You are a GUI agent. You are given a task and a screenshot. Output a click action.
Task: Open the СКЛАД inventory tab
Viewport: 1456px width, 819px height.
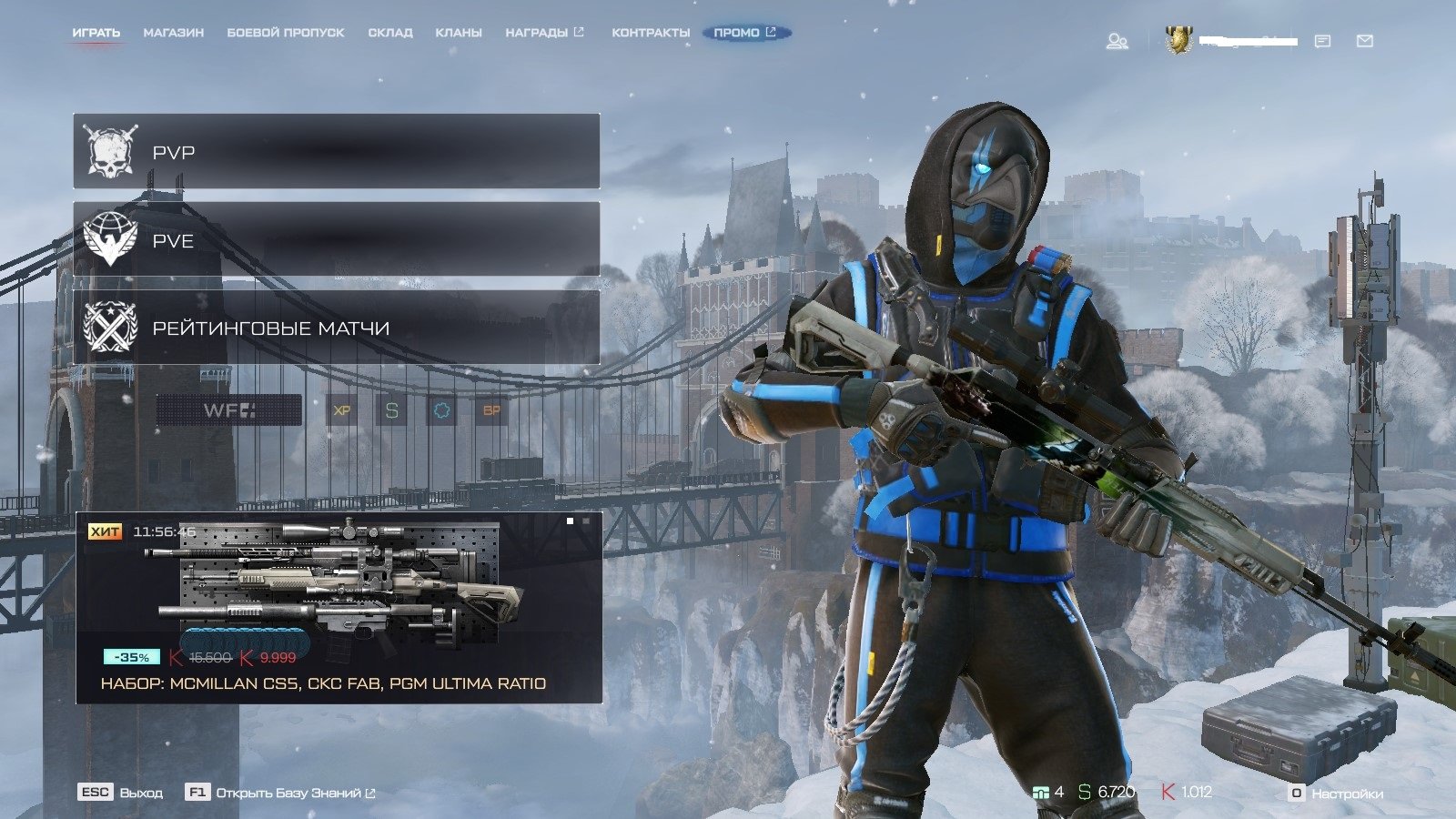tap(389, 33)
